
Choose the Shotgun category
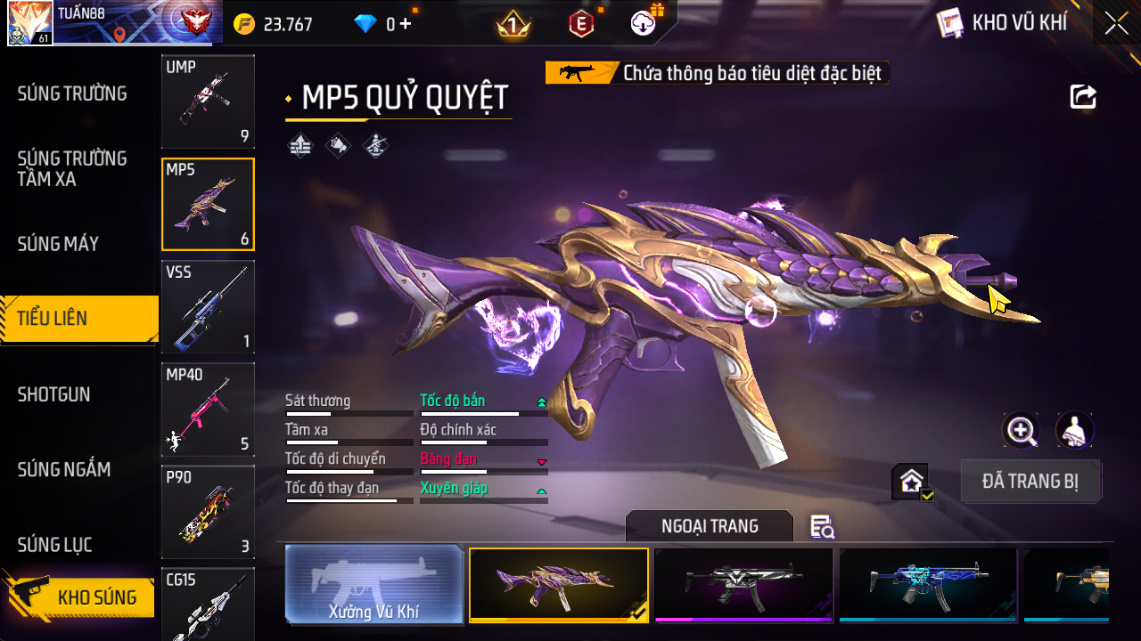point(54,394)
